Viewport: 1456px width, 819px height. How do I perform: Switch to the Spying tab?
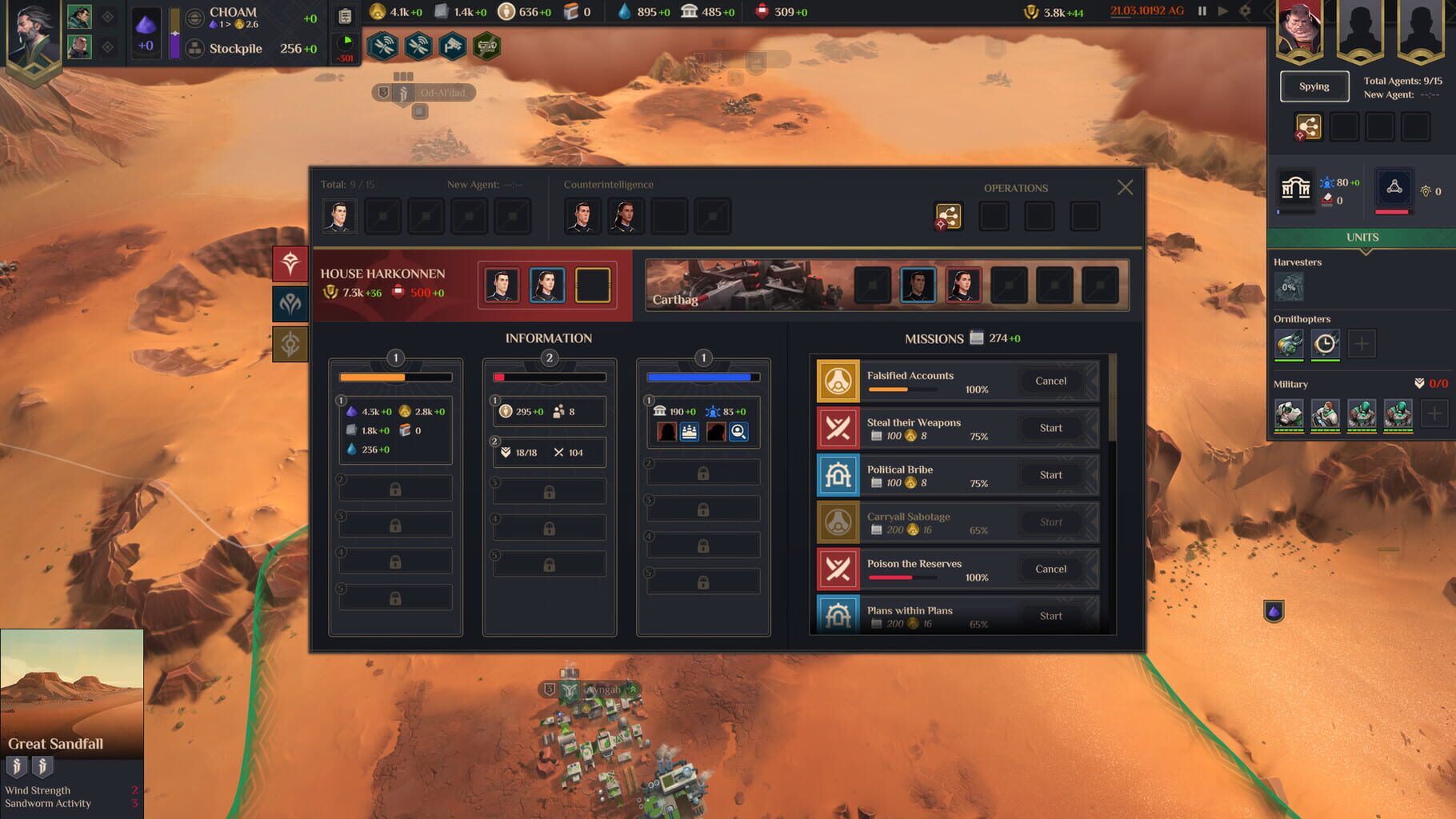pyautogui.click(x=1313, y=86)
